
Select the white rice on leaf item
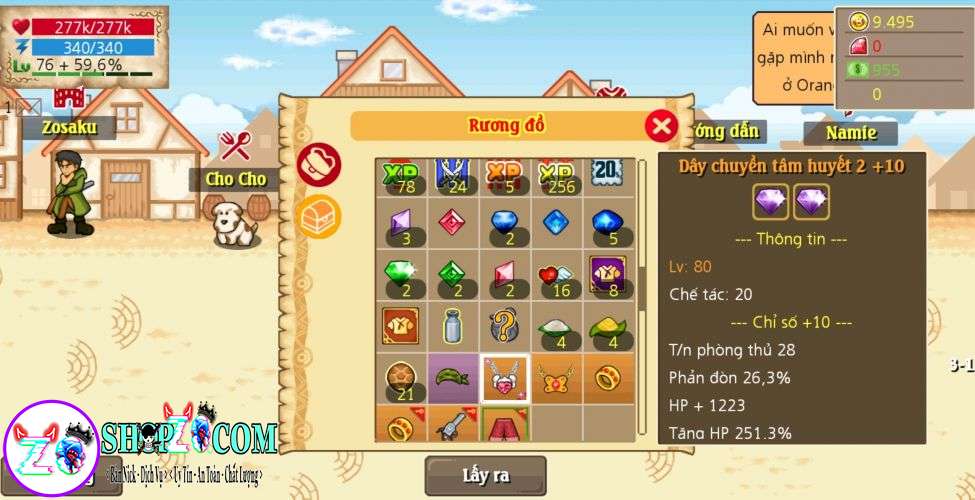click(556, 325)
